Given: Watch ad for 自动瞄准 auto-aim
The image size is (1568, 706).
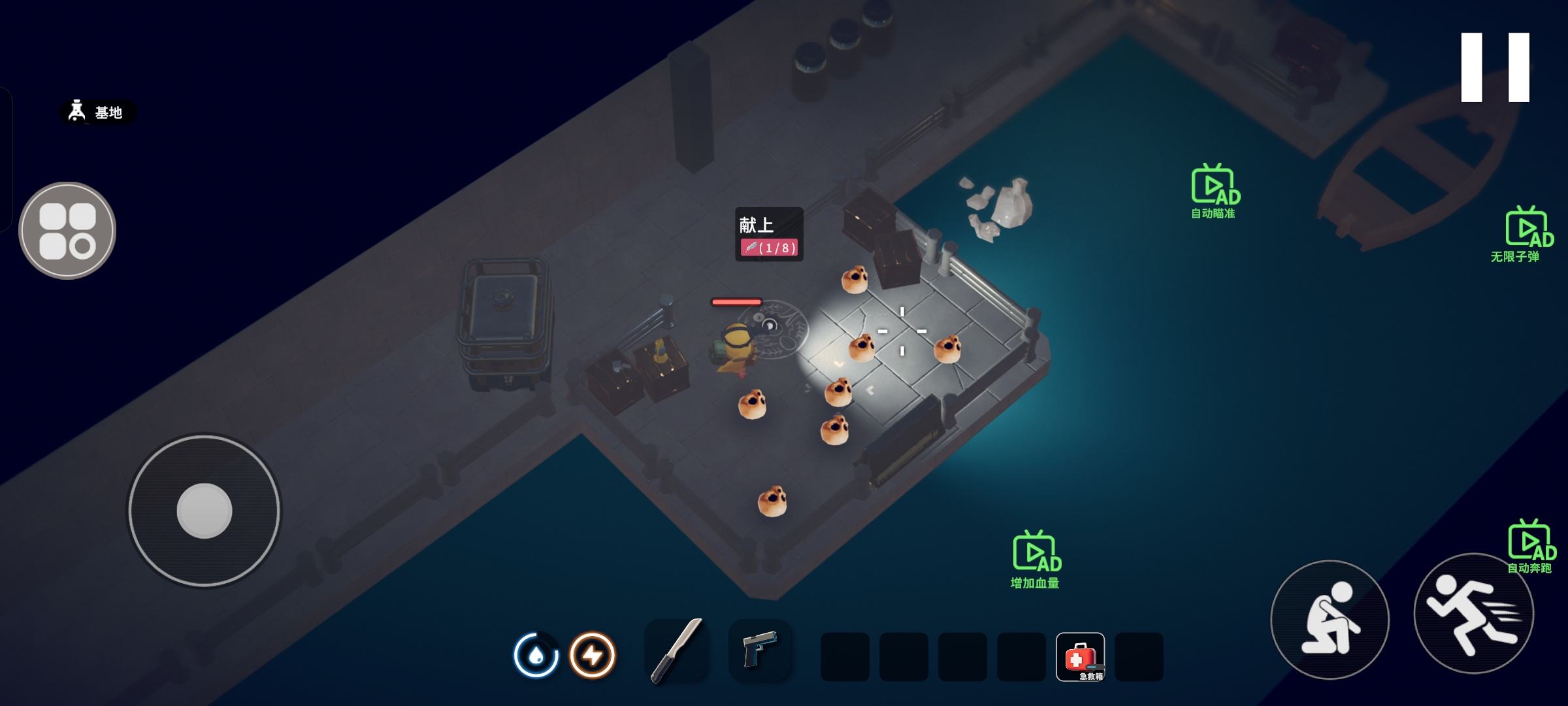Looking at the screenshot, I should coord(1214,191).
